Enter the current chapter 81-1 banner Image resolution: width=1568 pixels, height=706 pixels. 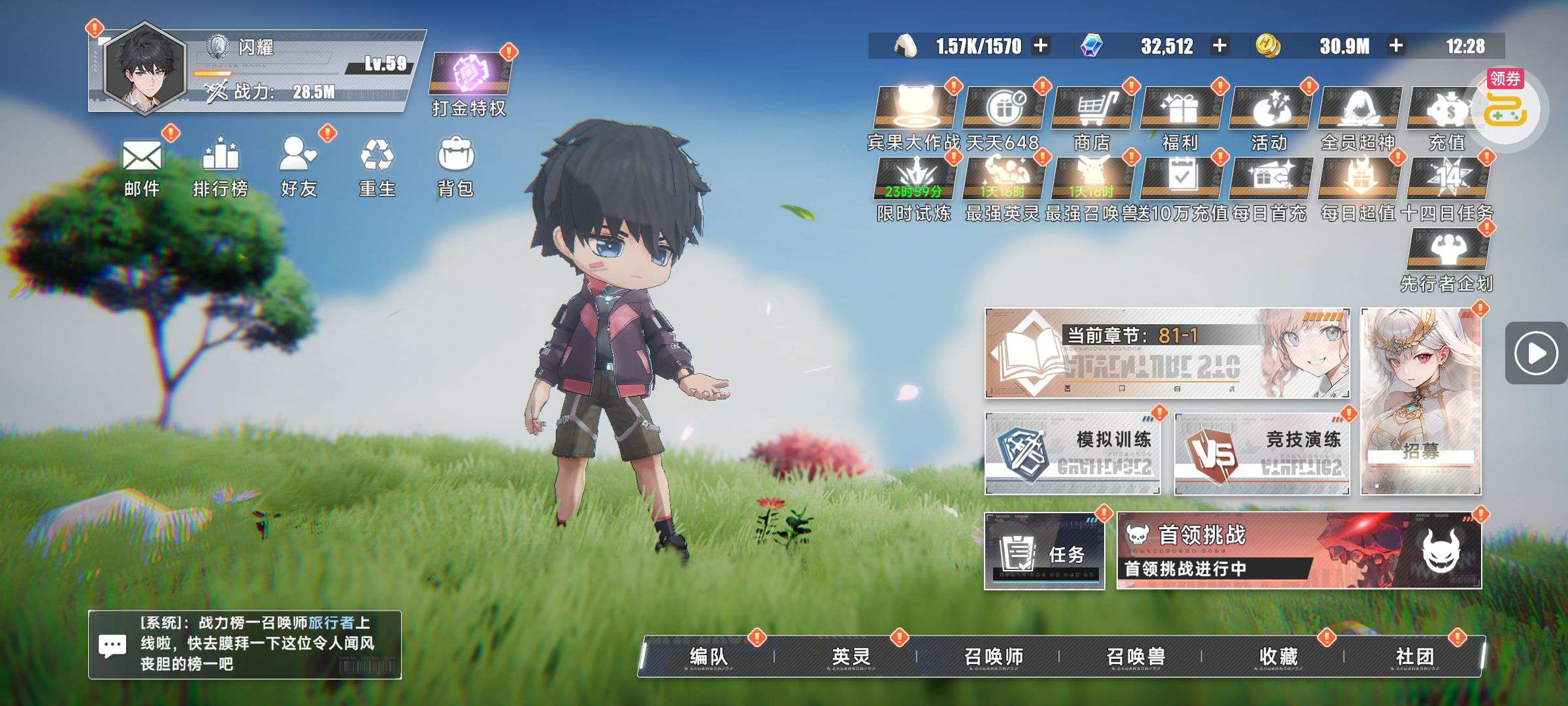tap(1167, 353)
